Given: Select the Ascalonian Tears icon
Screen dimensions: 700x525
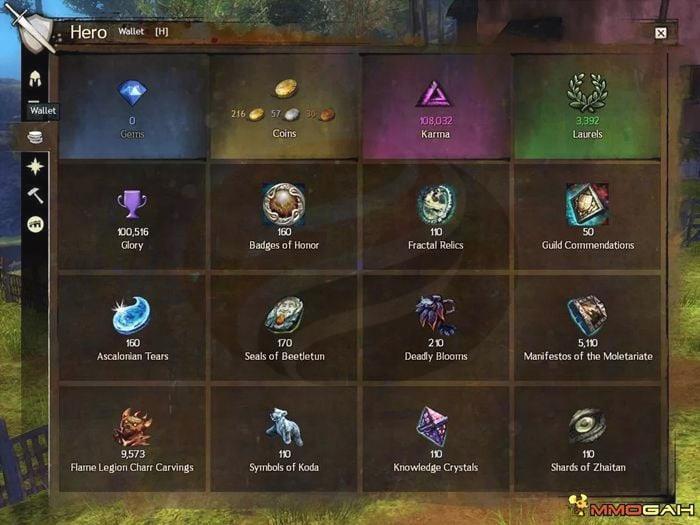Looking at the screenshot, I should pos(132,315).
